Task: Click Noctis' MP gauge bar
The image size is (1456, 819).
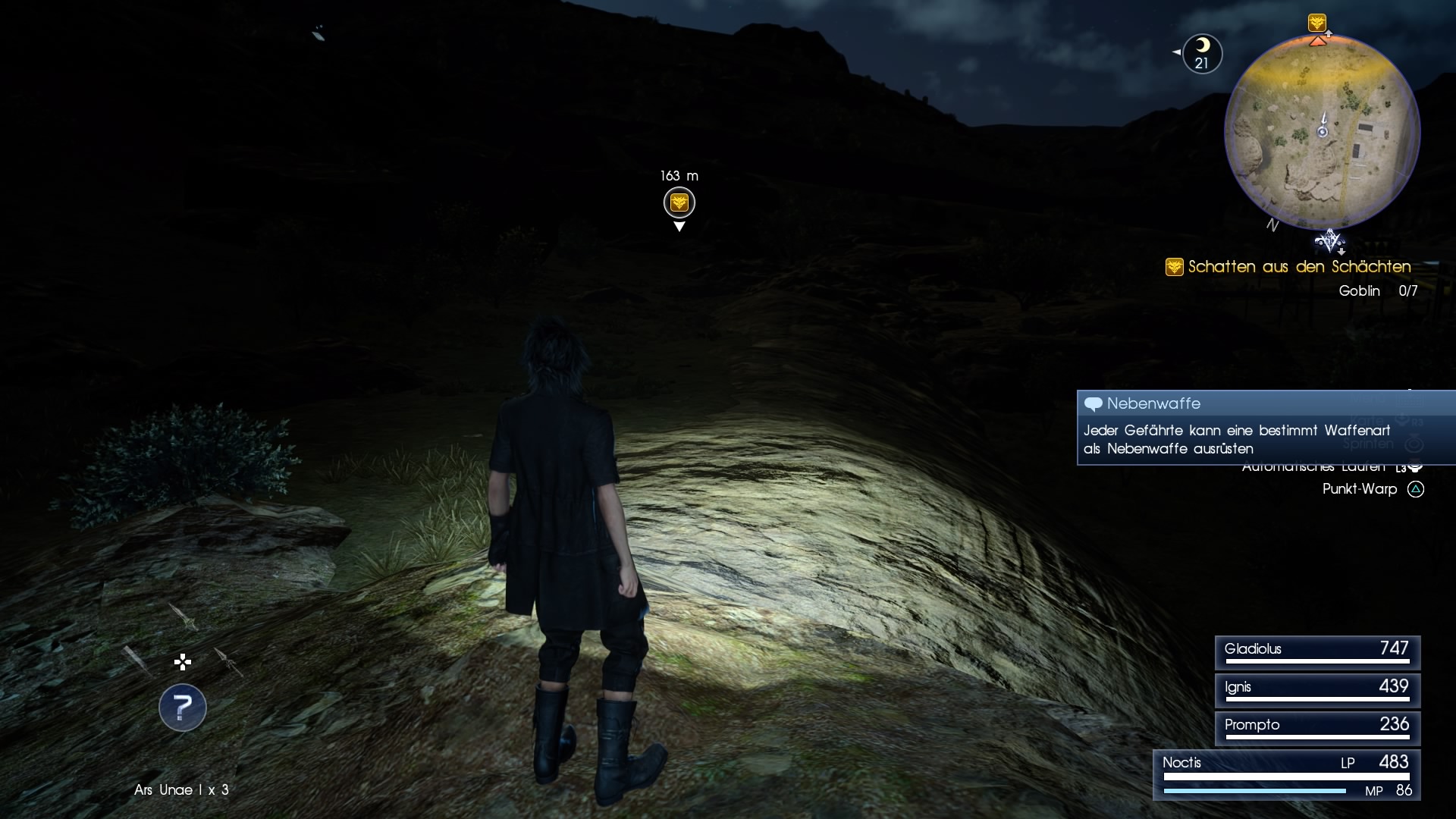Action: coord(1255,791)
